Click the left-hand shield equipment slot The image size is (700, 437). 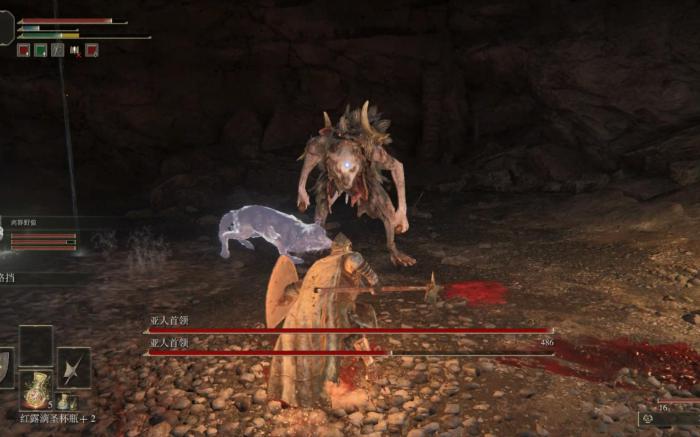pyautogui.click(x=5, y=367)
